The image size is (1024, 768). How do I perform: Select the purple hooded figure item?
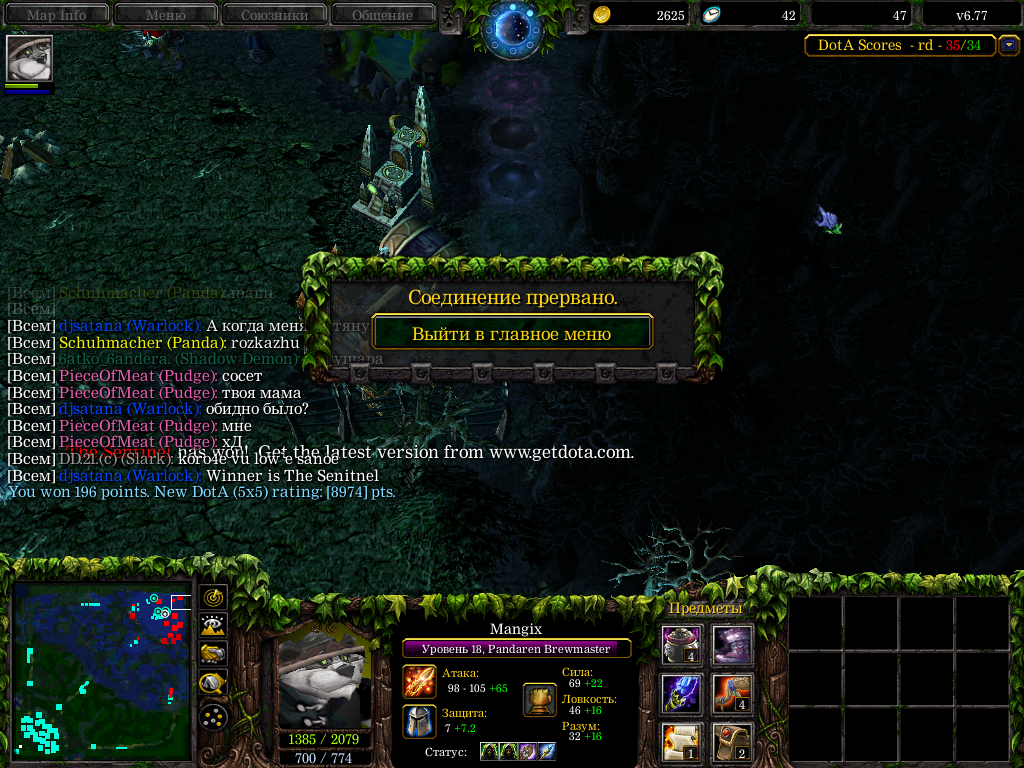(732, 645)
